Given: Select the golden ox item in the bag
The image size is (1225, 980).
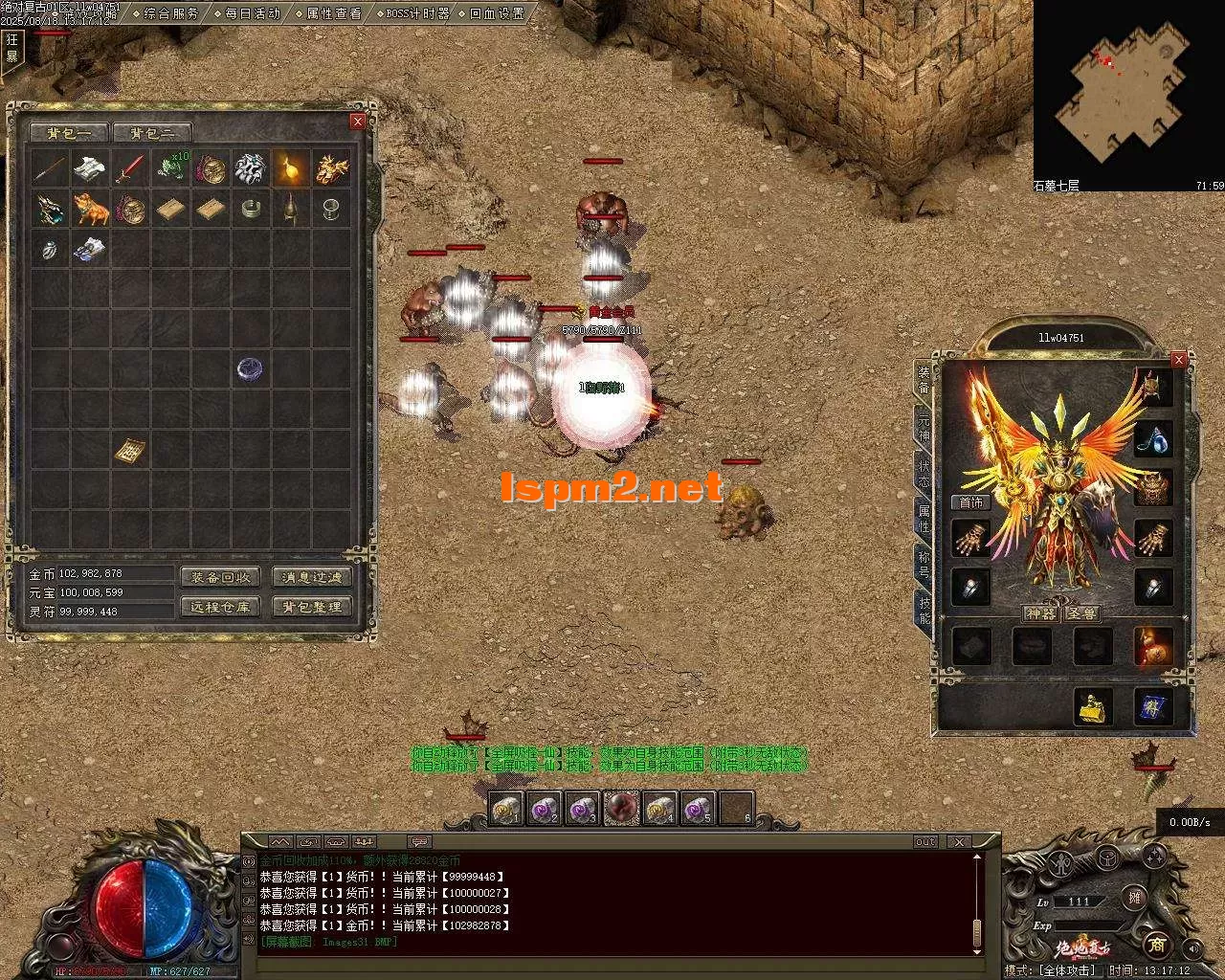Looking at the screenshot, I should (x=91, y=209).
